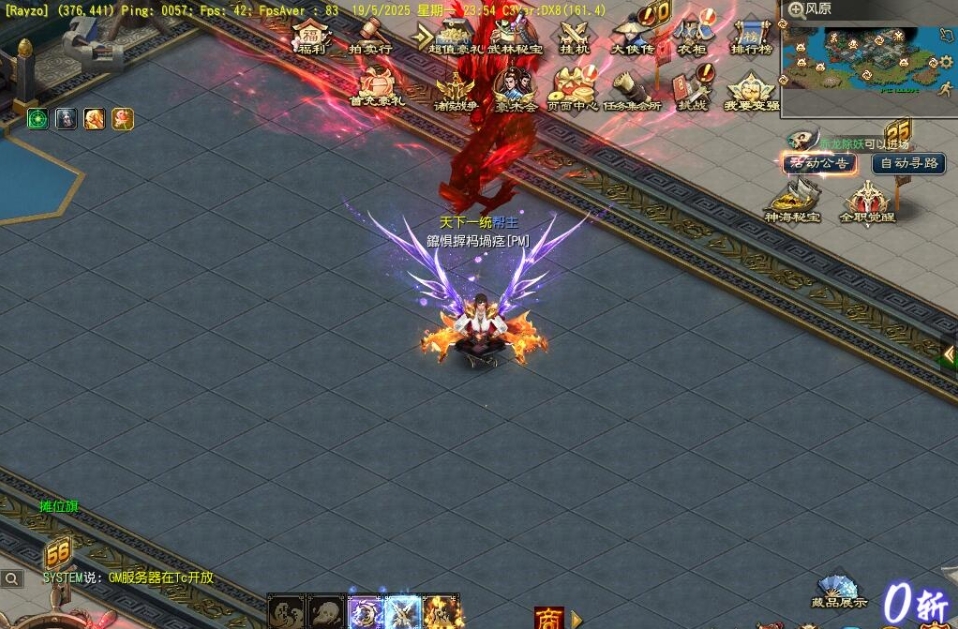This screenshot has height=629, width=958.
Task: Open the 拍卖行 auction house
Action: pyautogui.click(x=370, y=36)
